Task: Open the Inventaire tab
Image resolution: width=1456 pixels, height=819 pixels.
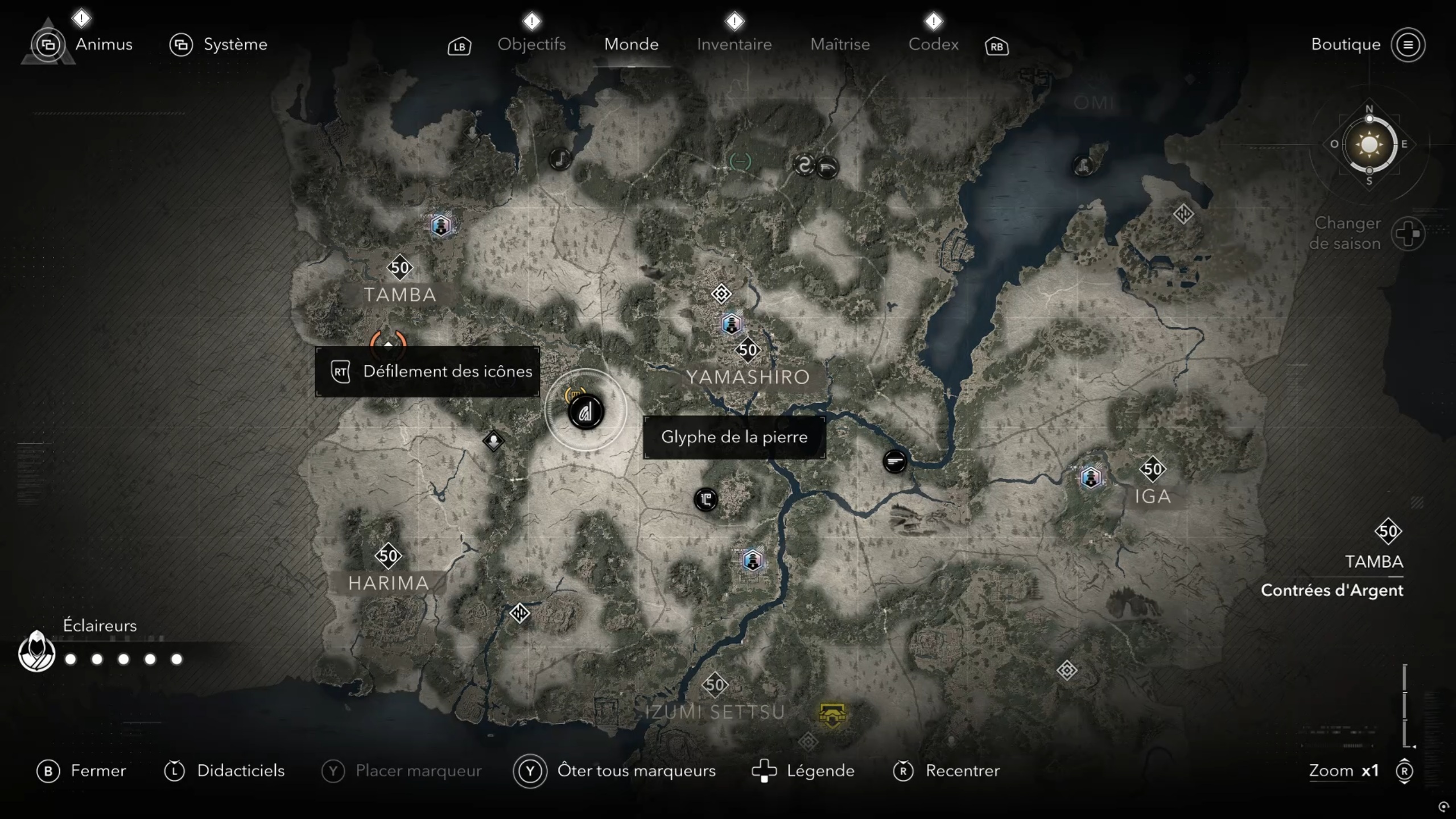Action: click(734, 44)
